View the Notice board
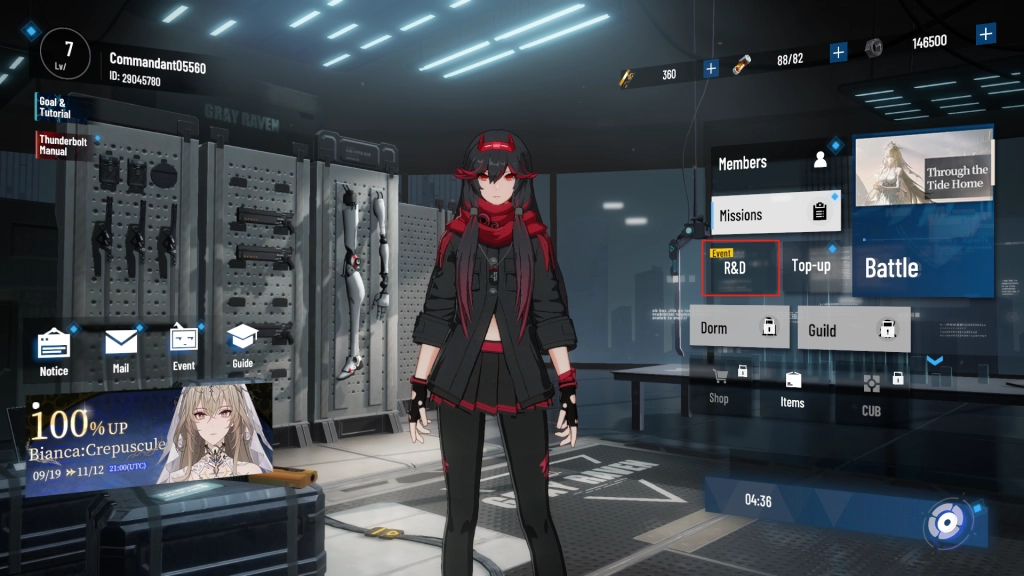This screenshot has width=1024, height=576. (55, 353)
